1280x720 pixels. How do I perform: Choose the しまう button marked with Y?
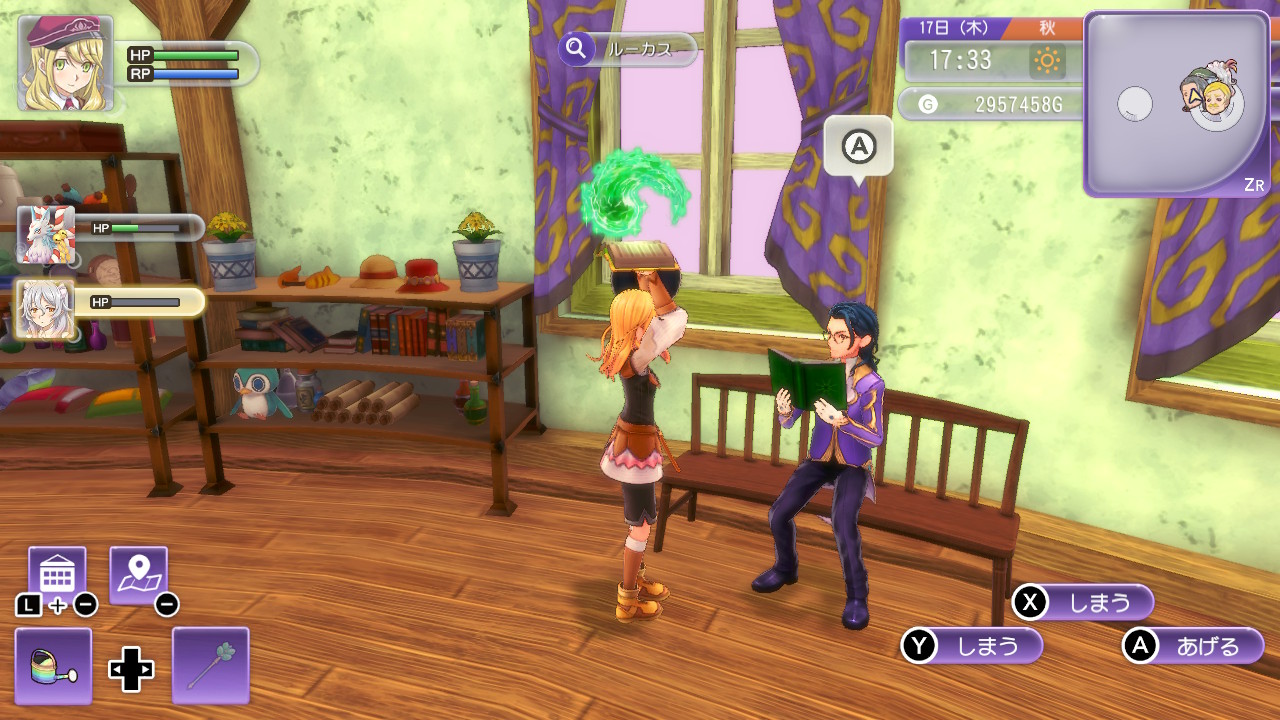click(x=973, y=646)
